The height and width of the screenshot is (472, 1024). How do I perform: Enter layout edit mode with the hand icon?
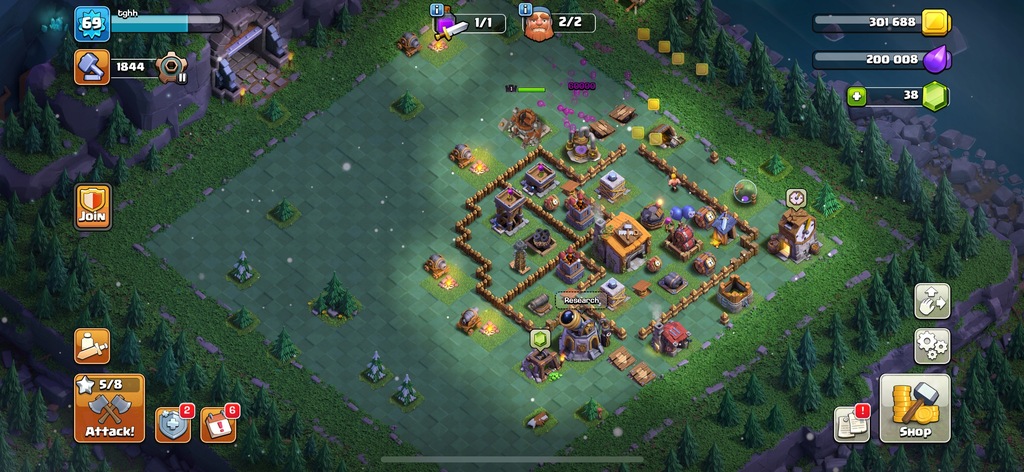[932, 301]
